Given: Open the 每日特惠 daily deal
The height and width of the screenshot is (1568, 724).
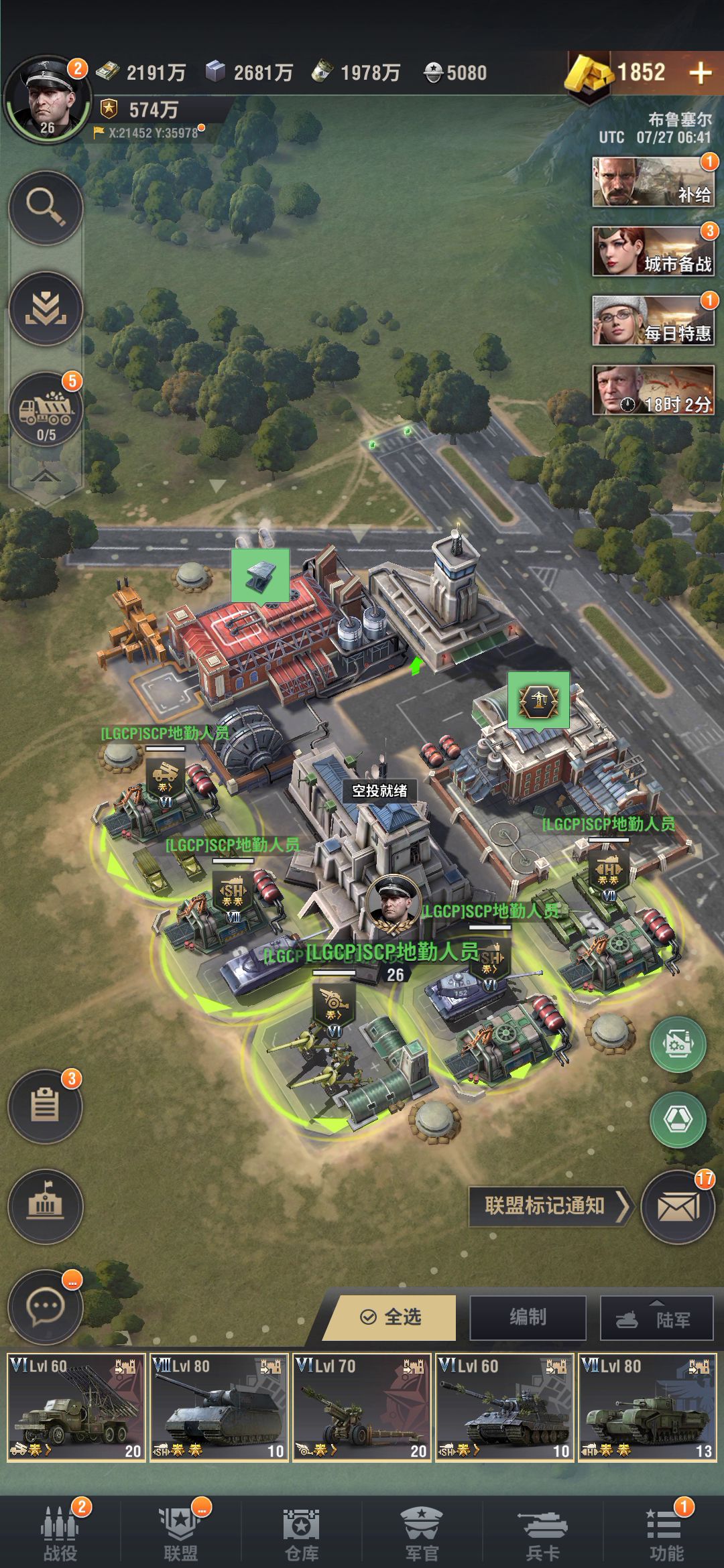Looking at the screenshot, I should click(652, 321).
